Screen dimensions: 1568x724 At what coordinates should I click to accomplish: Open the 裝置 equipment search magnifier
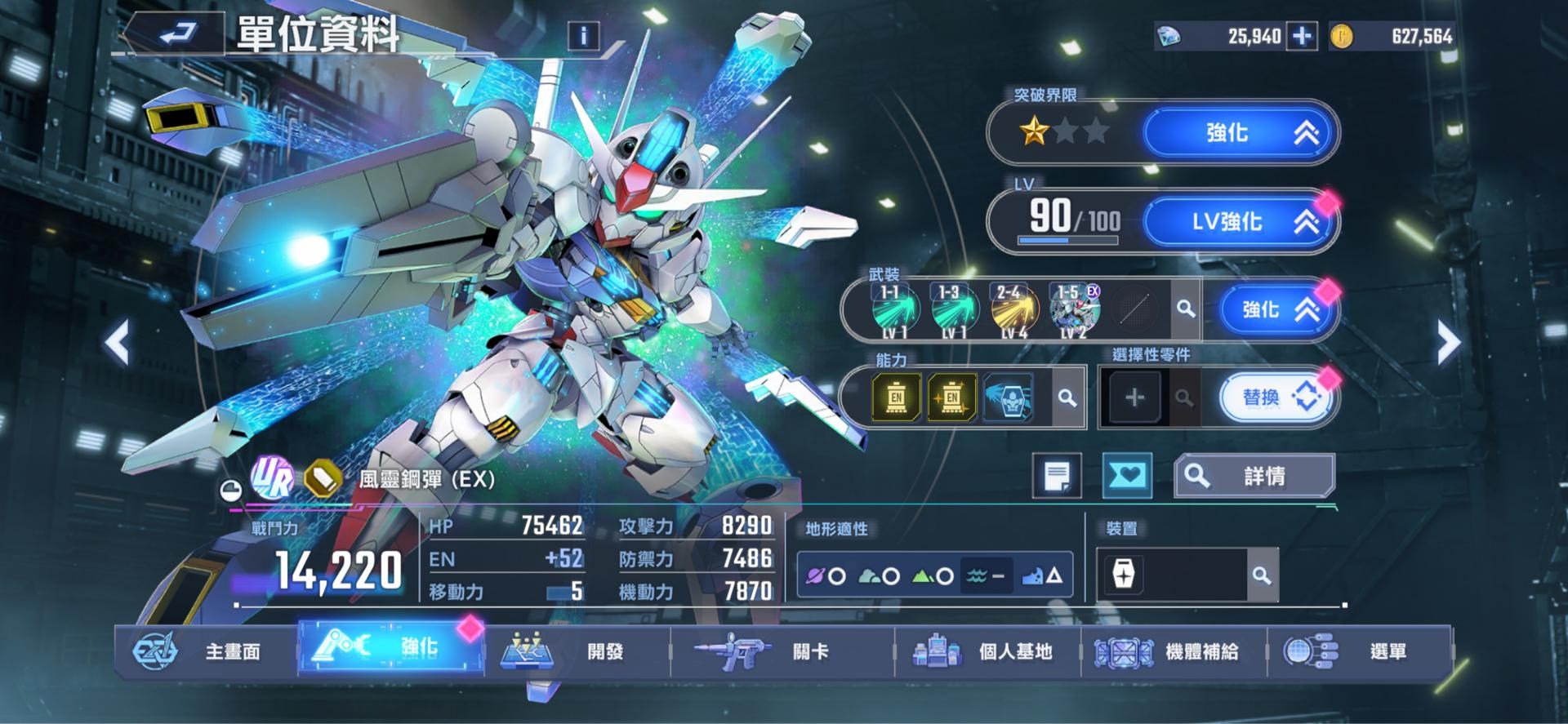click(x=1262, y=574)
